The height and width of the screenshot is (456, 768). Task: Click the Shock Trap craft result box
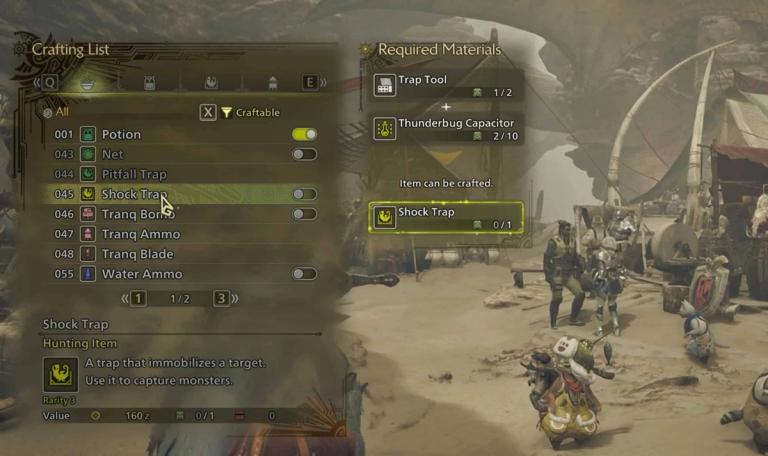pyautogui.click(x=447, y=217)
